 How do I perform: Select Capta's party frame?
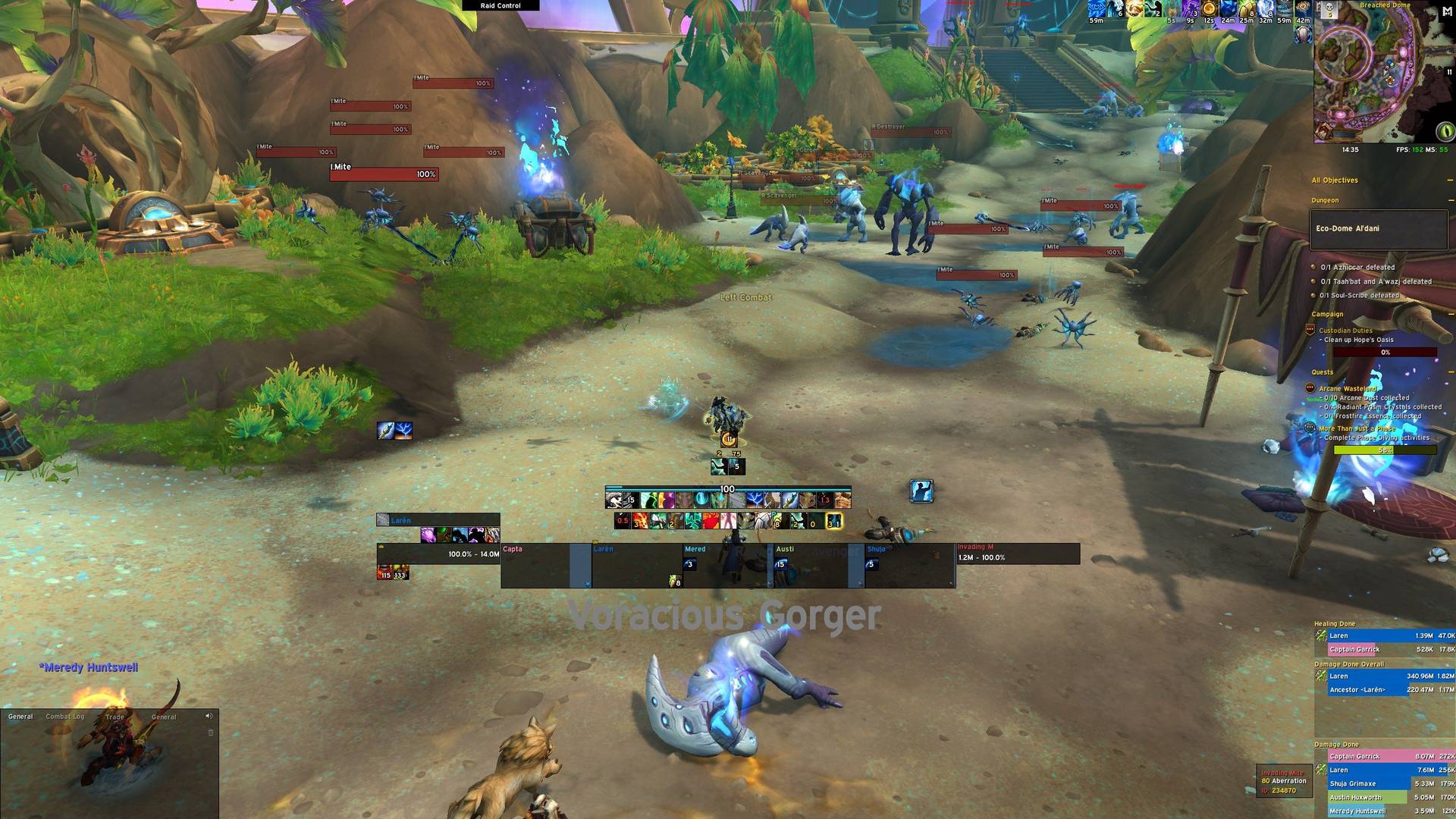pos(535,565)
